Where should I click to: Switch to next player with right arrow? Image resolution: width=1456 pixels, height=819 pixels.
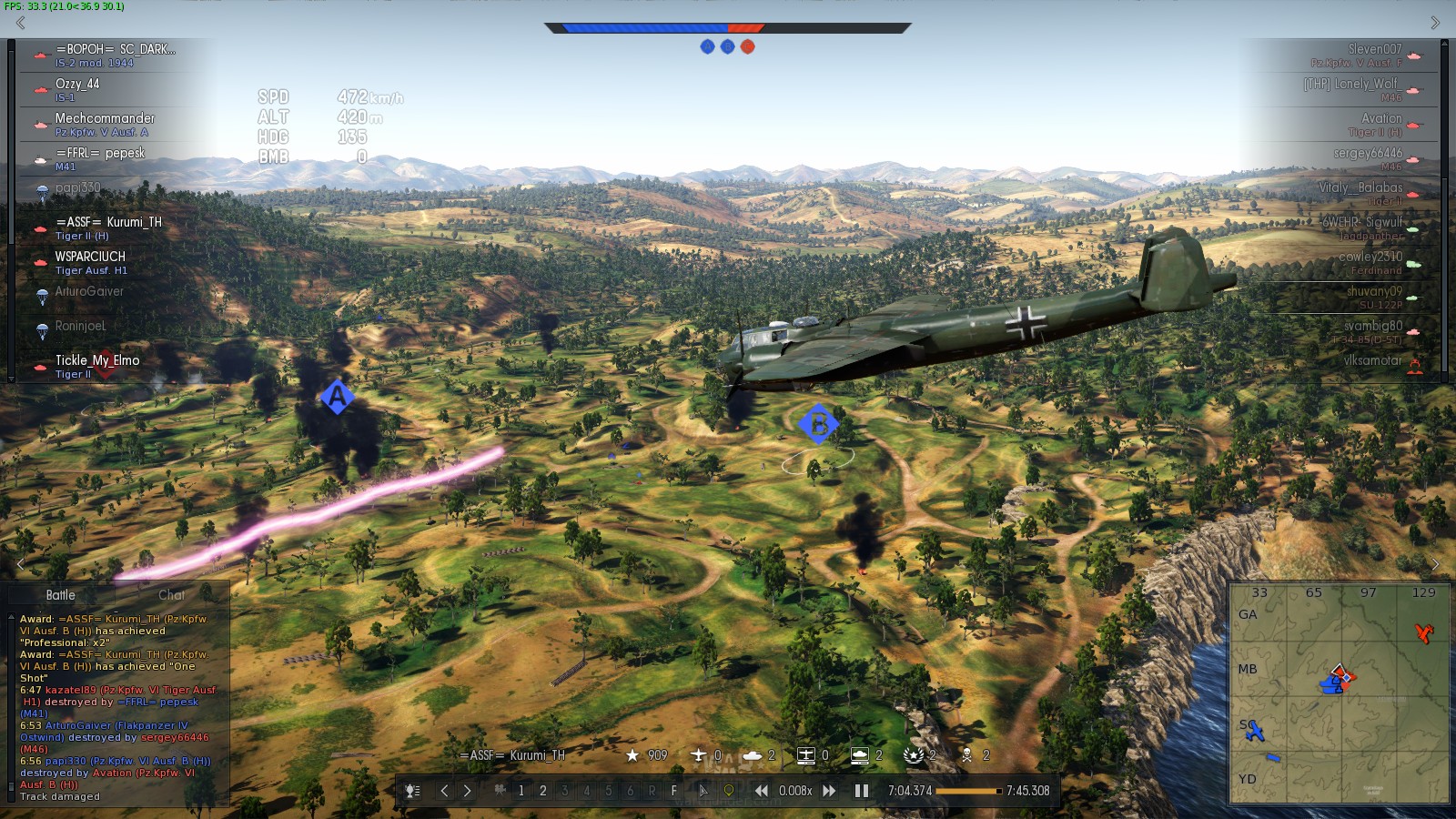pos(468,791)
